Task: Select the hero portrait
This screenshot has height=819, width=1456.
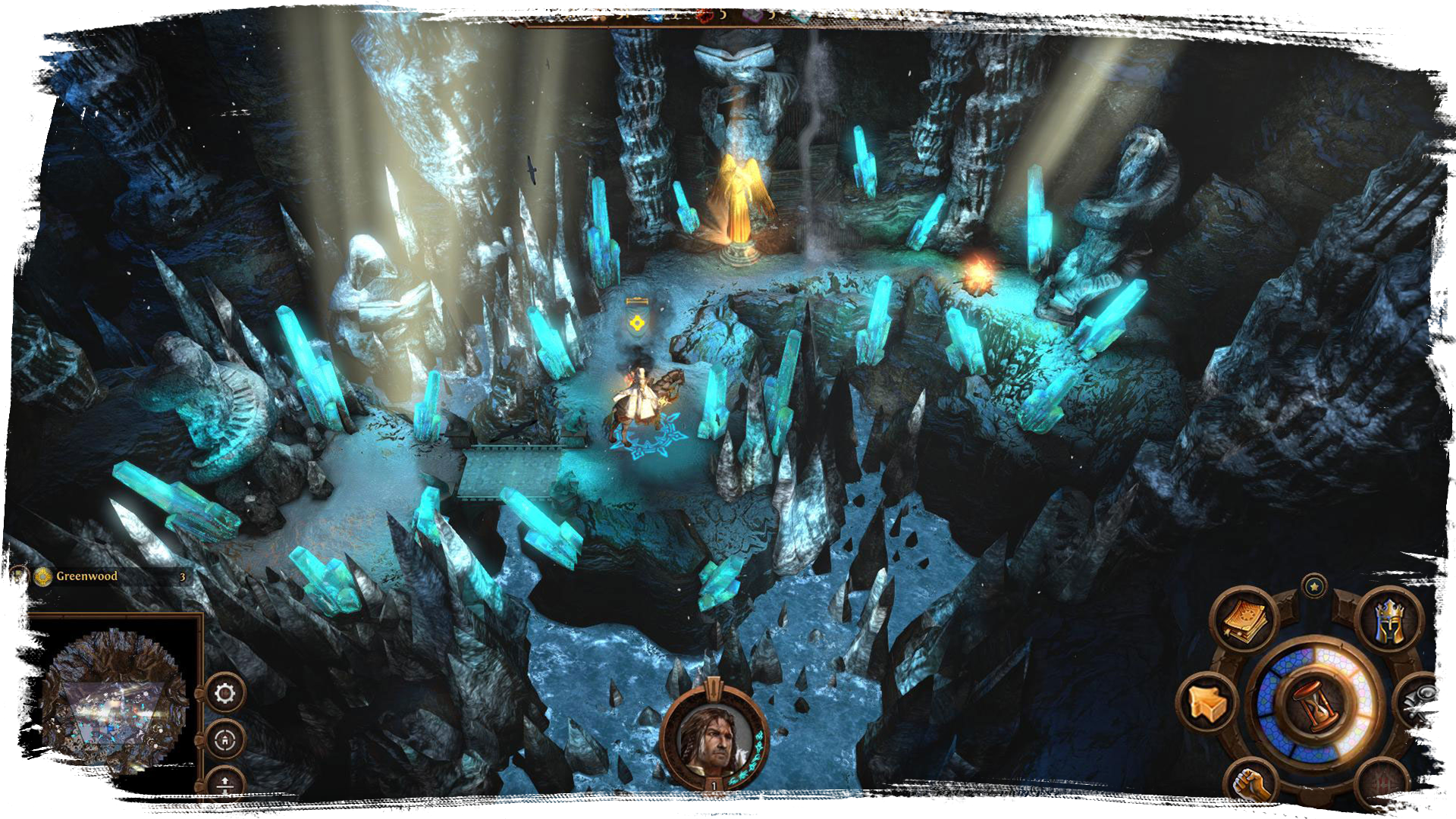Action: pyautogui.click(x=713, y=741)
